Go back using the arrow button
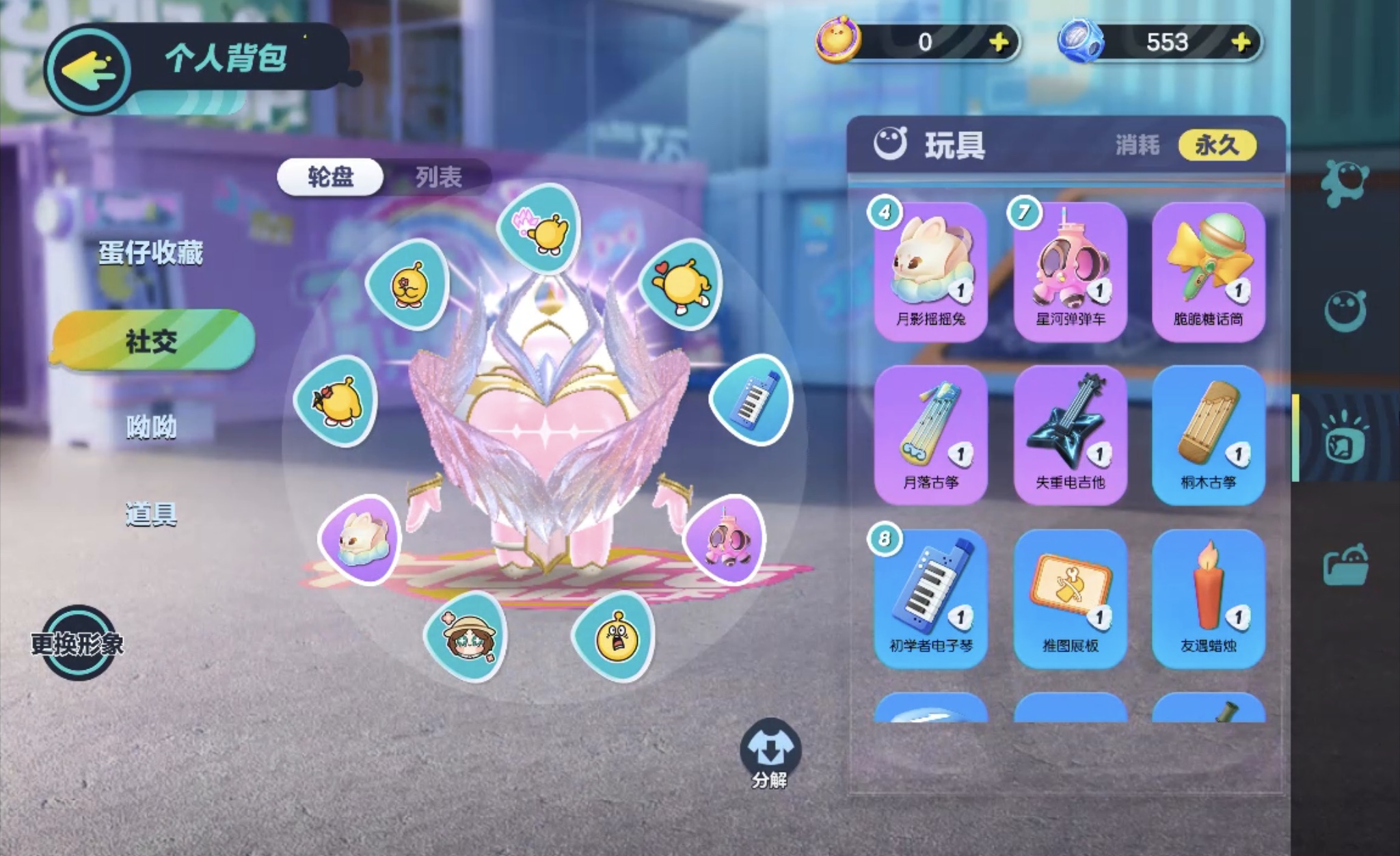Viewport: 1400px width, 856px height. pyautogui.click(x=87, y=69)
